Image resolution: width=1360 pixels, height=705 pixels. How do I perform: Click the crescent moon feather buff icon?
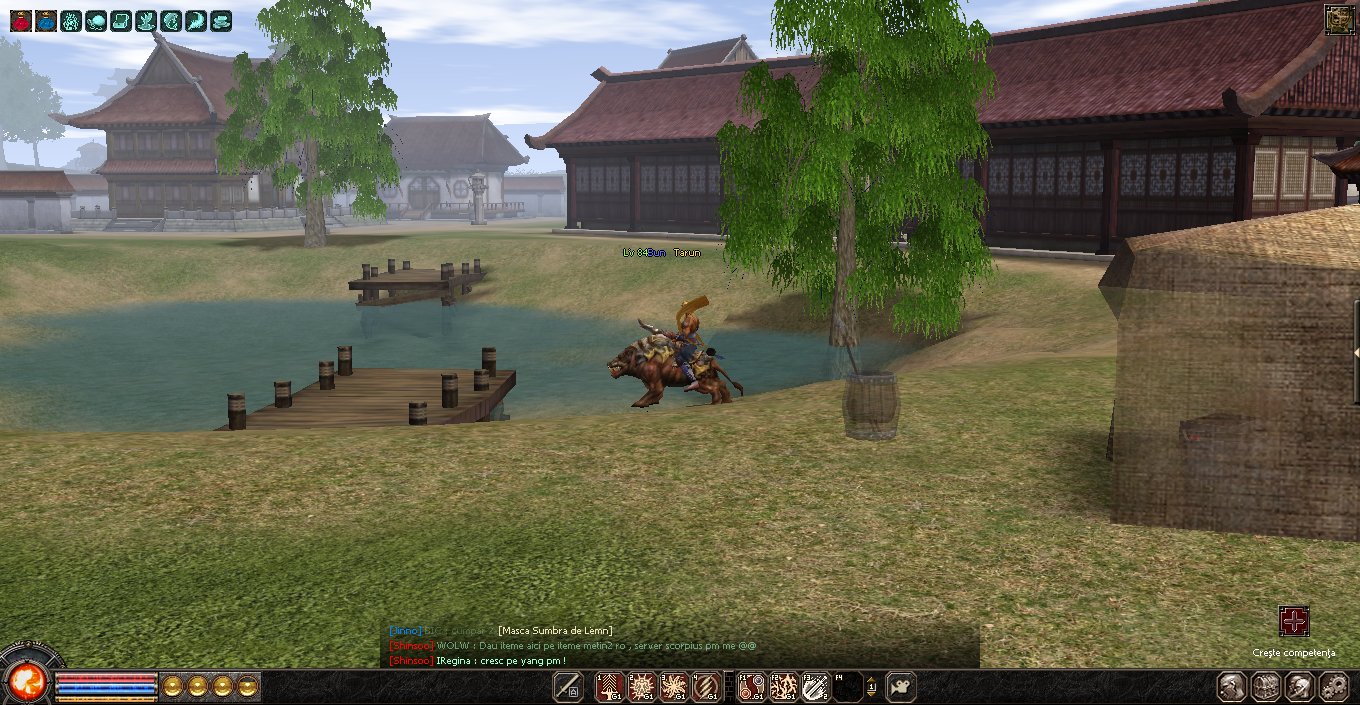click(x=196, y=20)
